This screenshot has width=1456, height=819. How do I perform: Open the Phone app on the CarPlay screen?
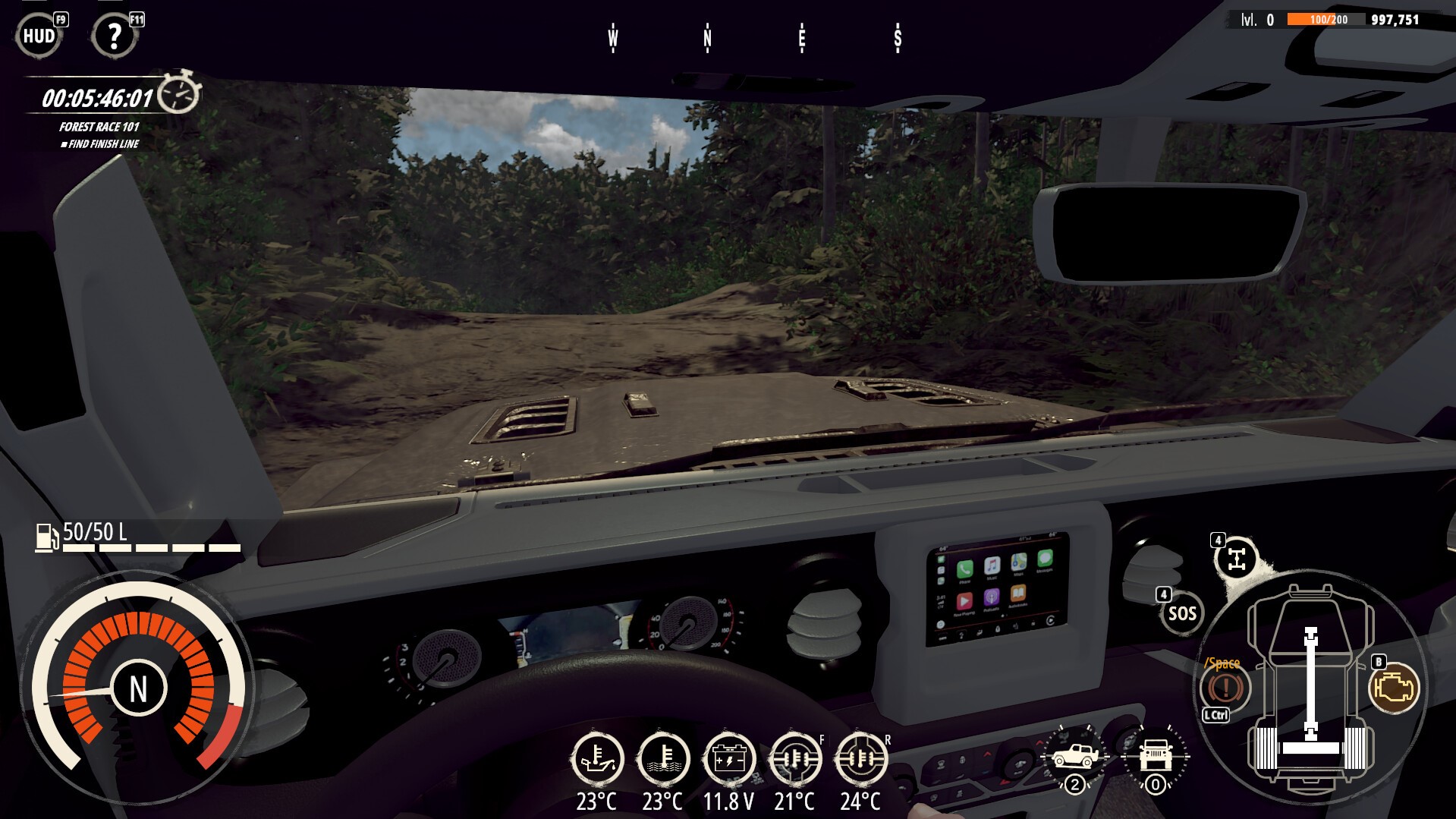pyautogui.click(x=965, y=569)
